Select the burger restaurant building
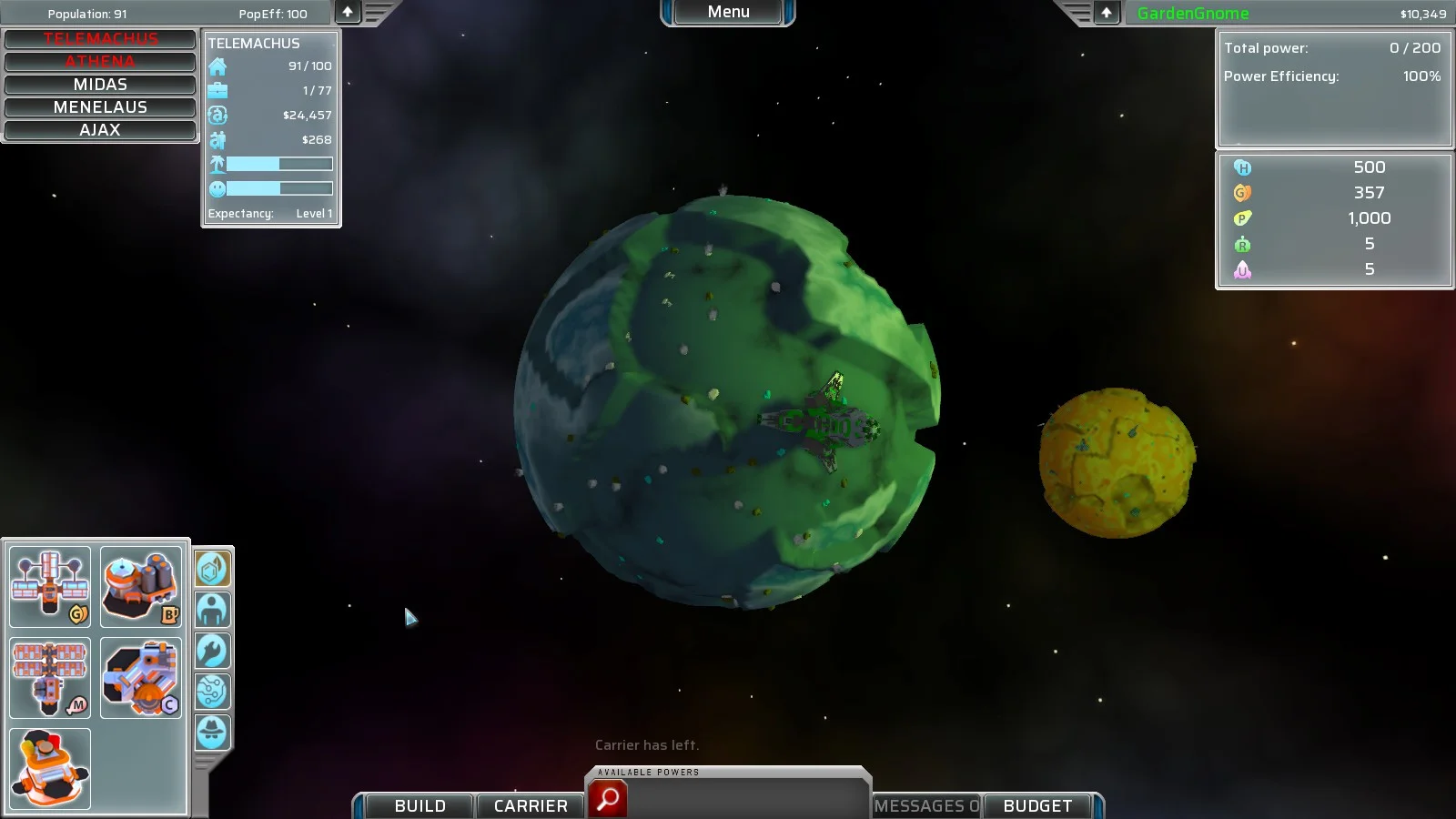The width and height of the screenshot is (1456, 819). [50, 769]
